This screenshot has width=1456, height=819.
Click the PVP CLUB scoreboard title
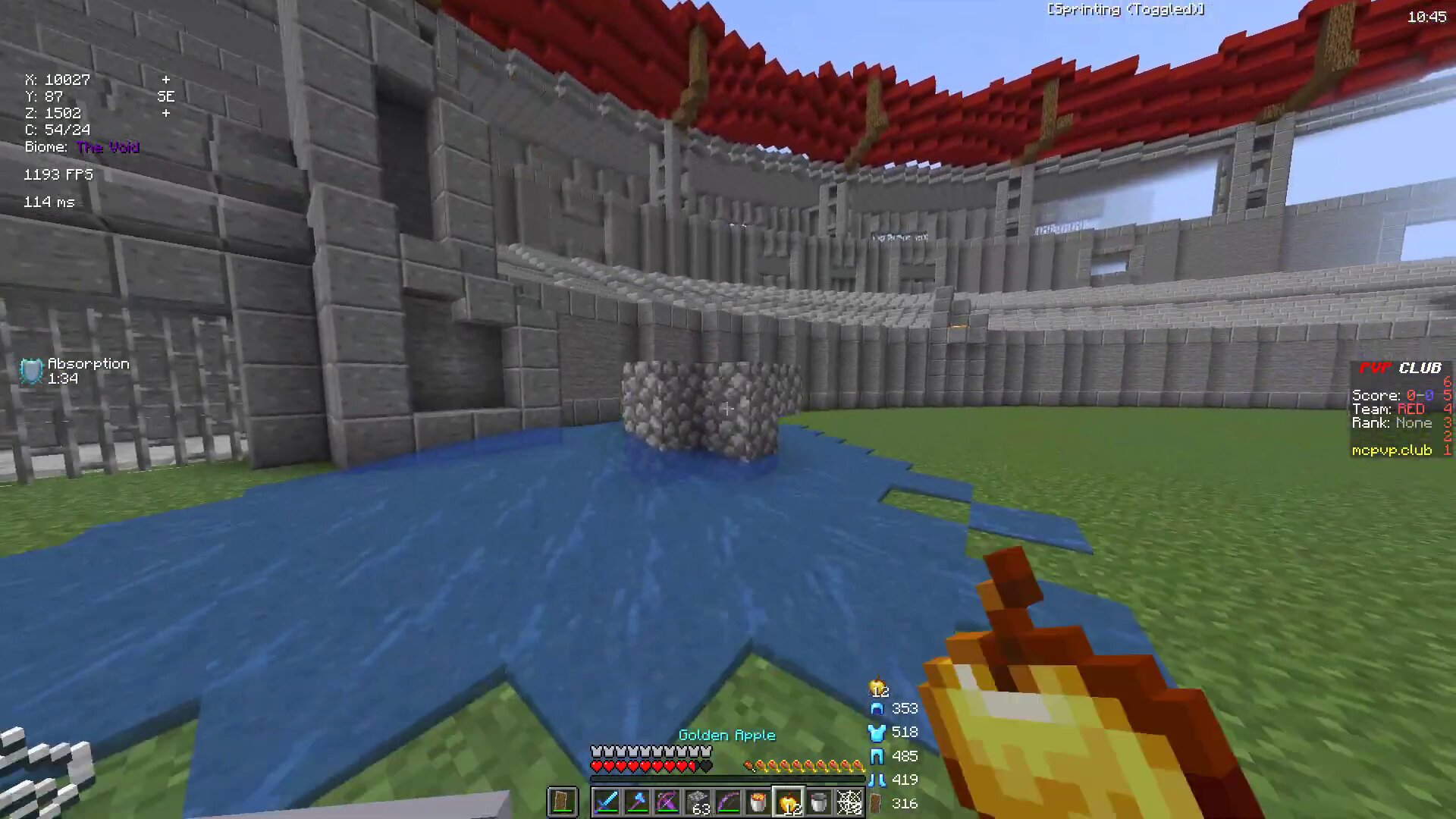tap(1399, 368)
